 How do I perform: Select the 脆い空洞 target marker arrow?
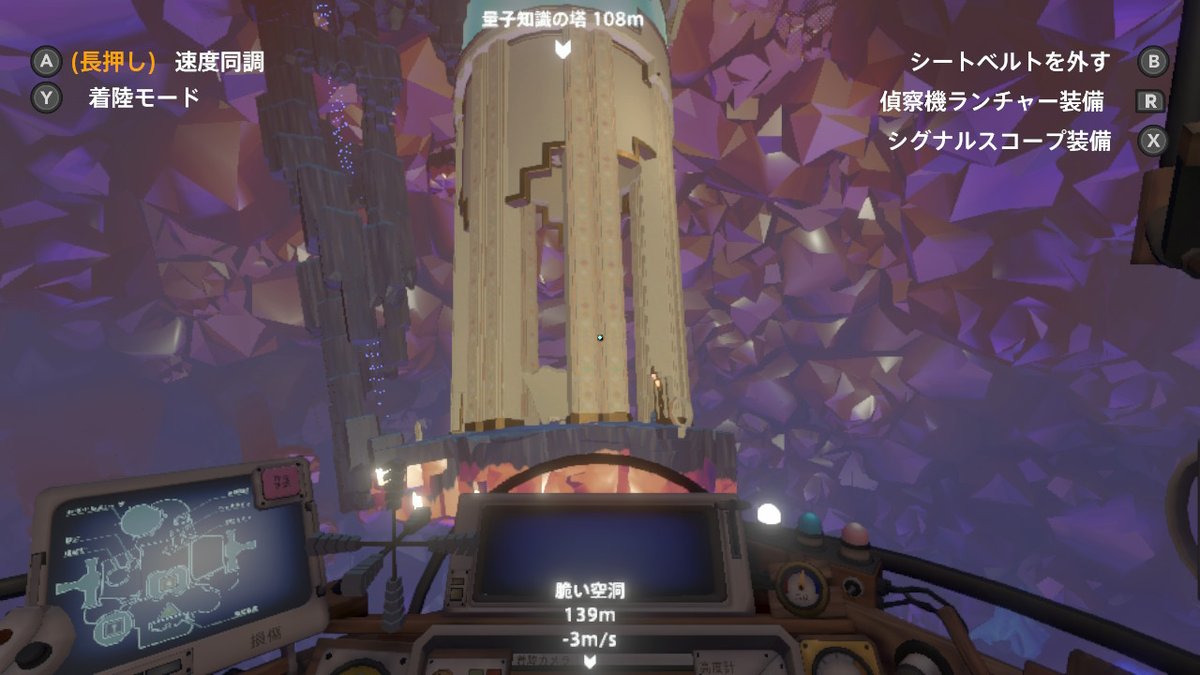pyautogui.click(x=591, y=661)
